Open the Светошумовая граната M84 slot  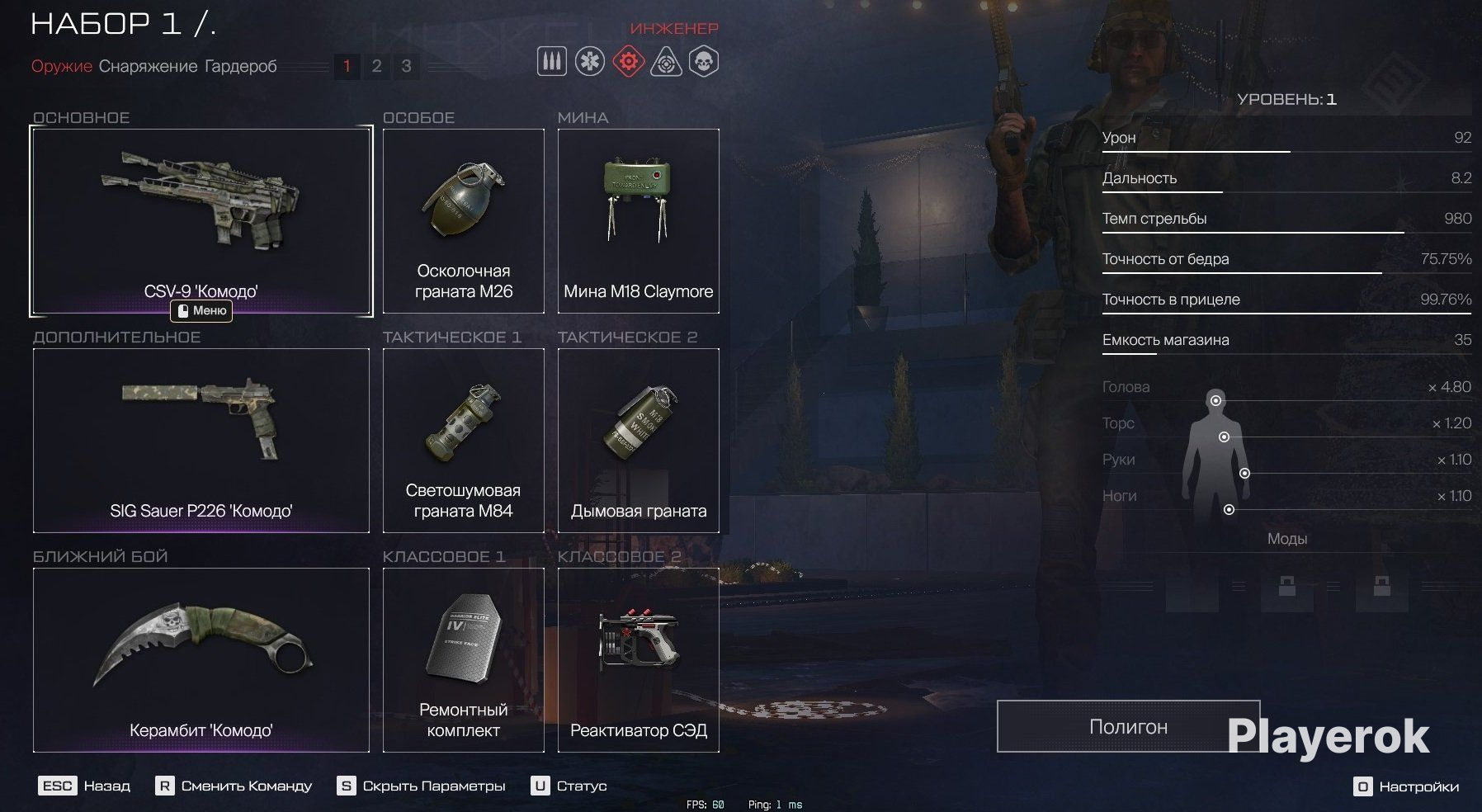pos(464,440)
